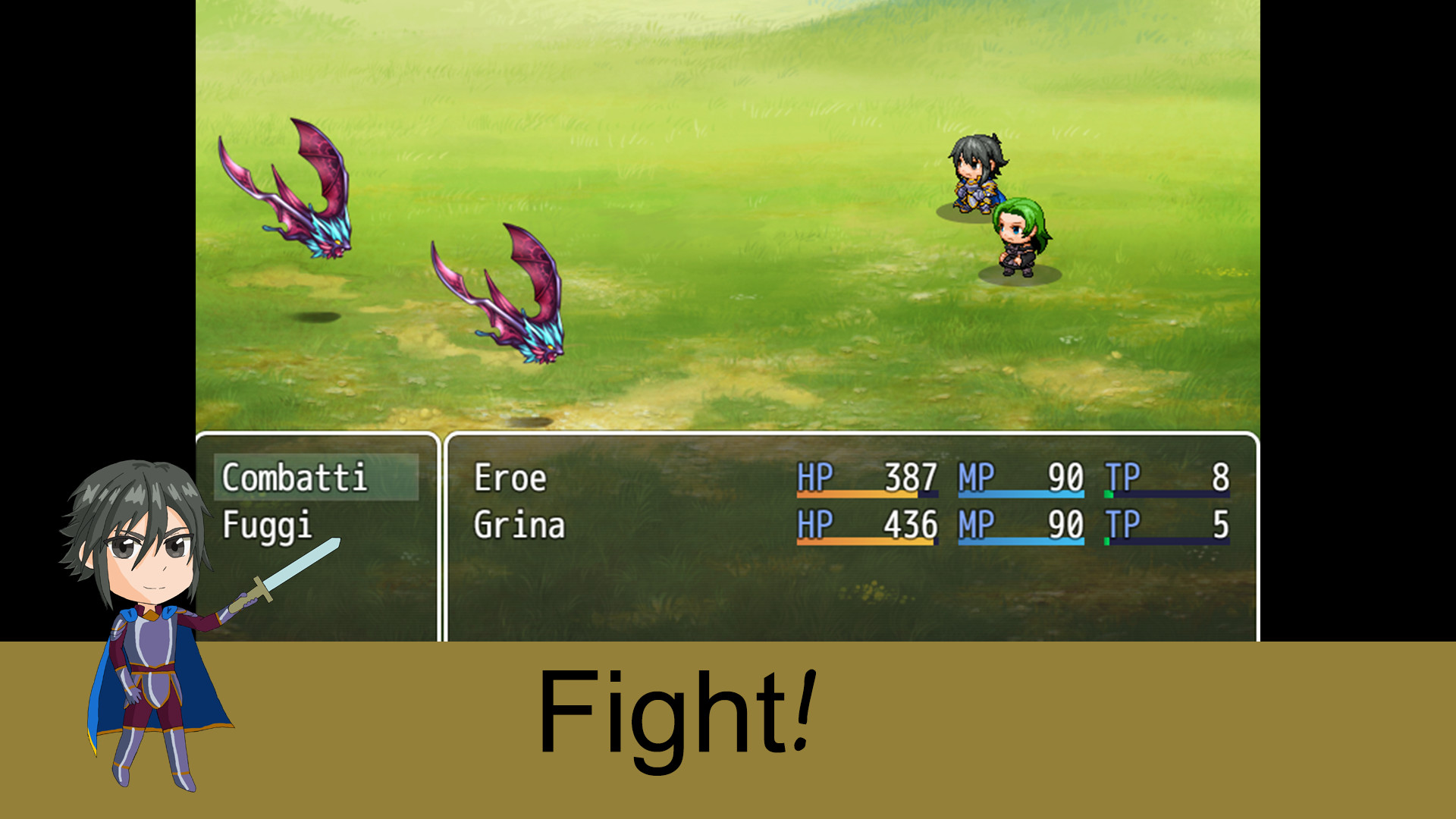Click the Grina name label
The width and height of the screenshot is (1456, 819).
tap(520, 523)
